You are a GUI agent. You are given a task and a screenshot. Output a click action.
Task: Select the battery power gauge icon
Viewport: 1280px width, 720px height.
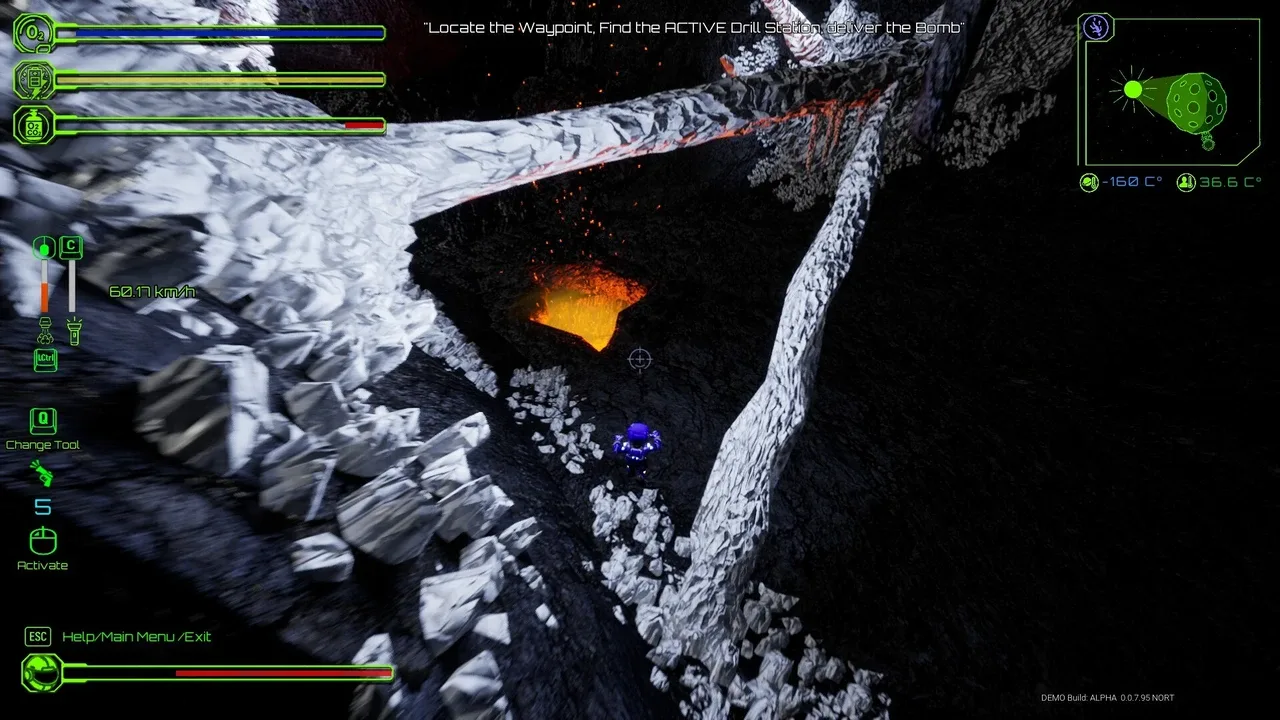tap(33, 79)
